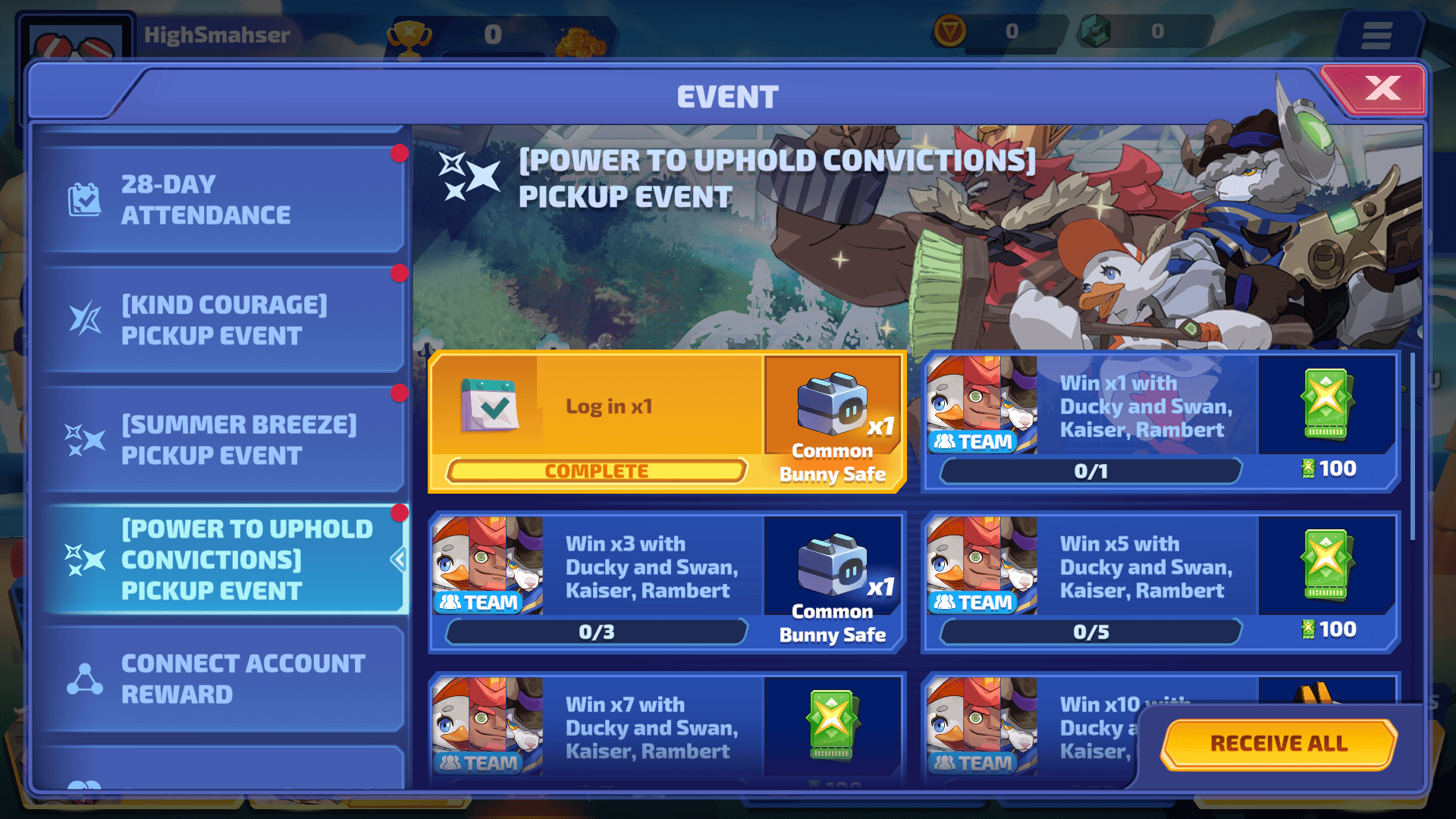Select the Win x1 team mission

(x=1159, y=422)
